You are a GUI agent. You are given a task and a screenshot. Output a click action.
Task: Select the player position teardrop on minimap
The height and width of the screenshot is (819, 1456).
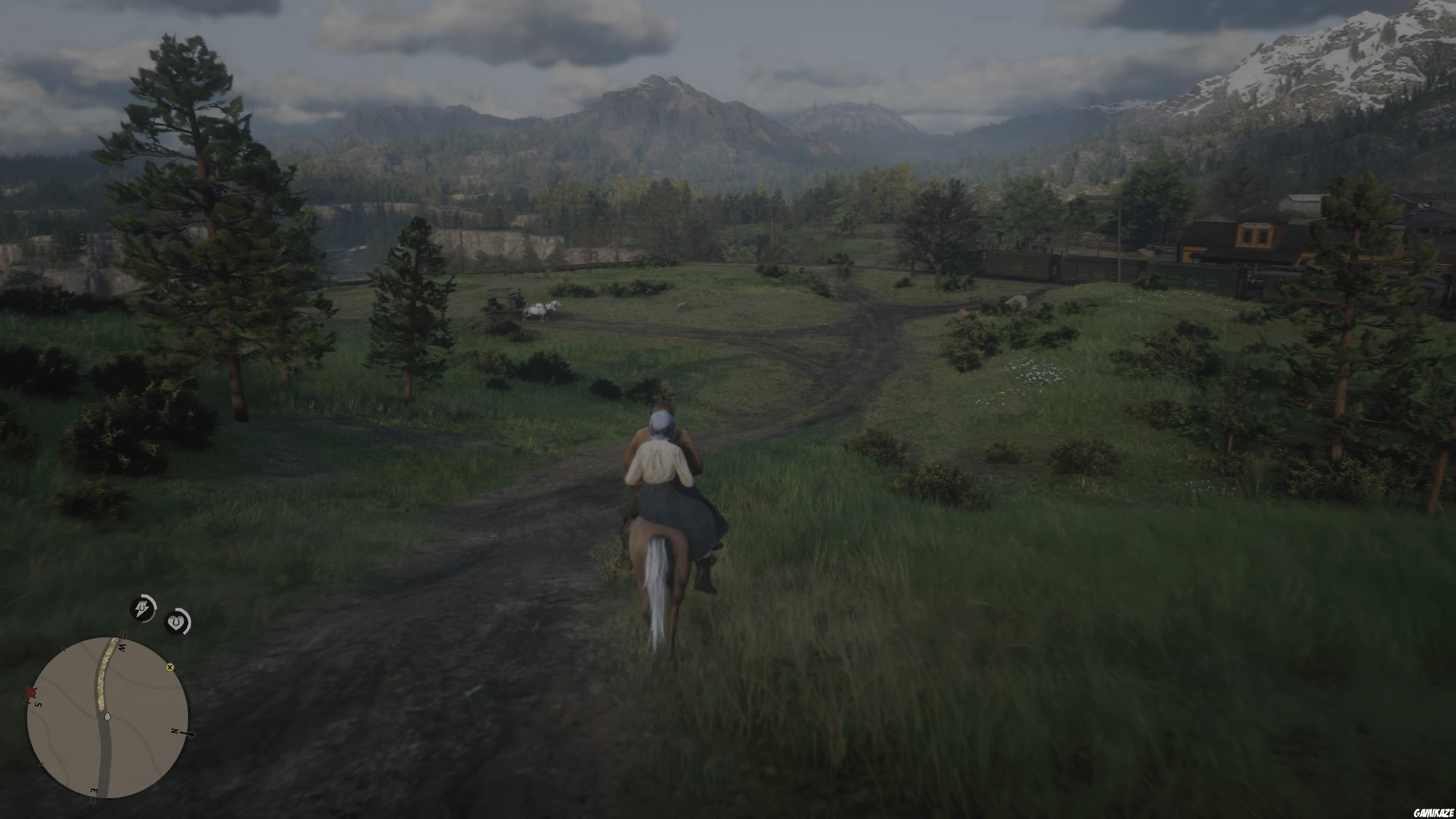tap(108, 717)
